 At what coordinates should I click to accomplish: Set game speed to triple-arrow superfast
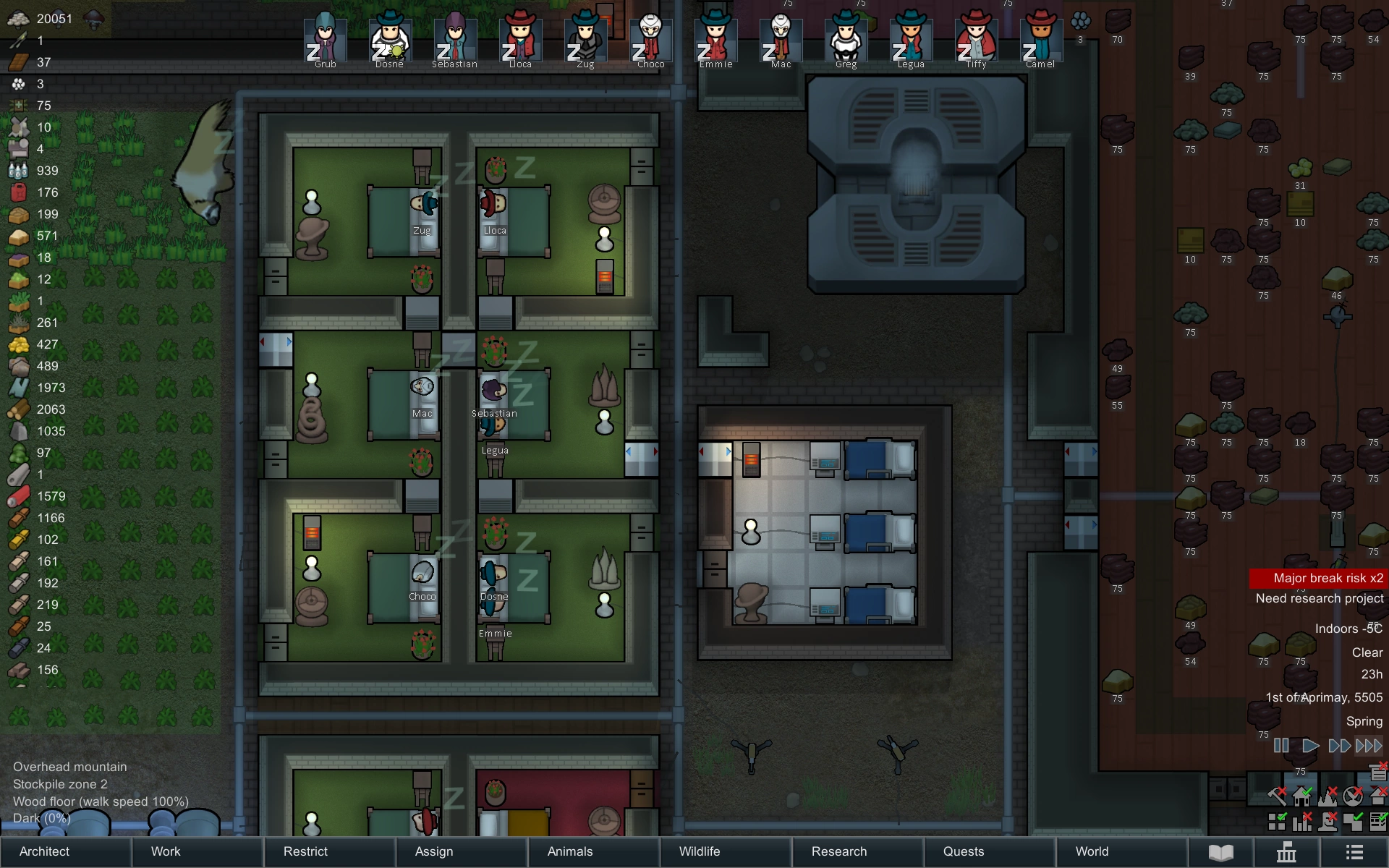1369,746
